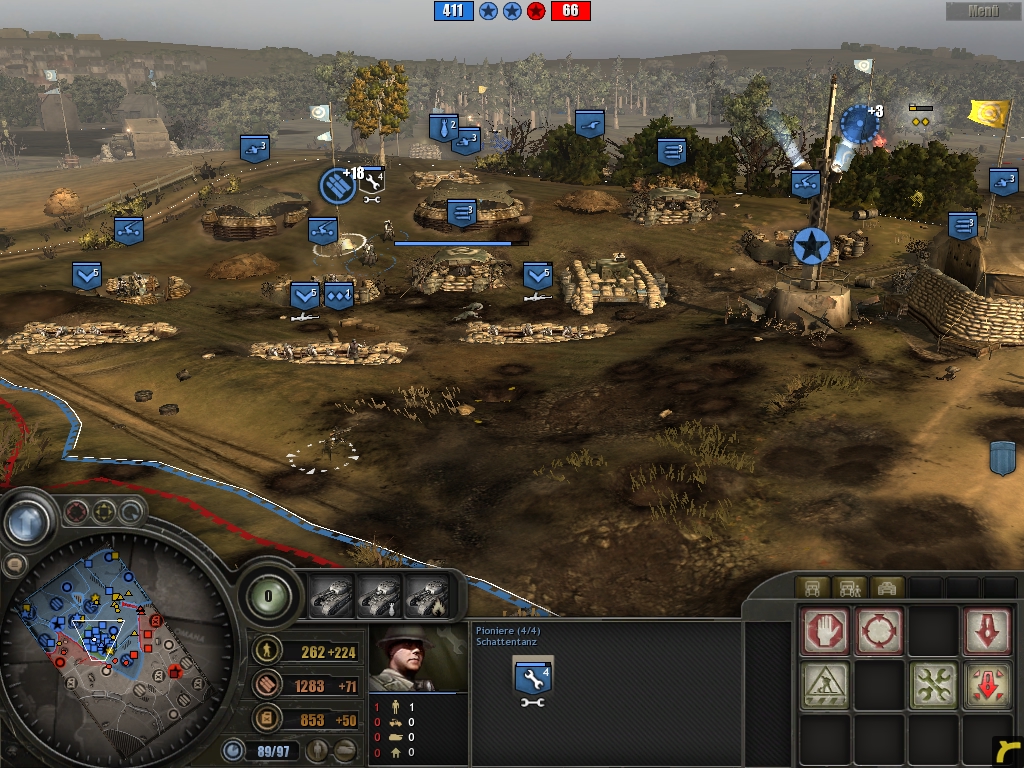Click the red arrow icon with corner triangles
Image resolution: width=1024 pixels, height=768 pixels.
987,685
